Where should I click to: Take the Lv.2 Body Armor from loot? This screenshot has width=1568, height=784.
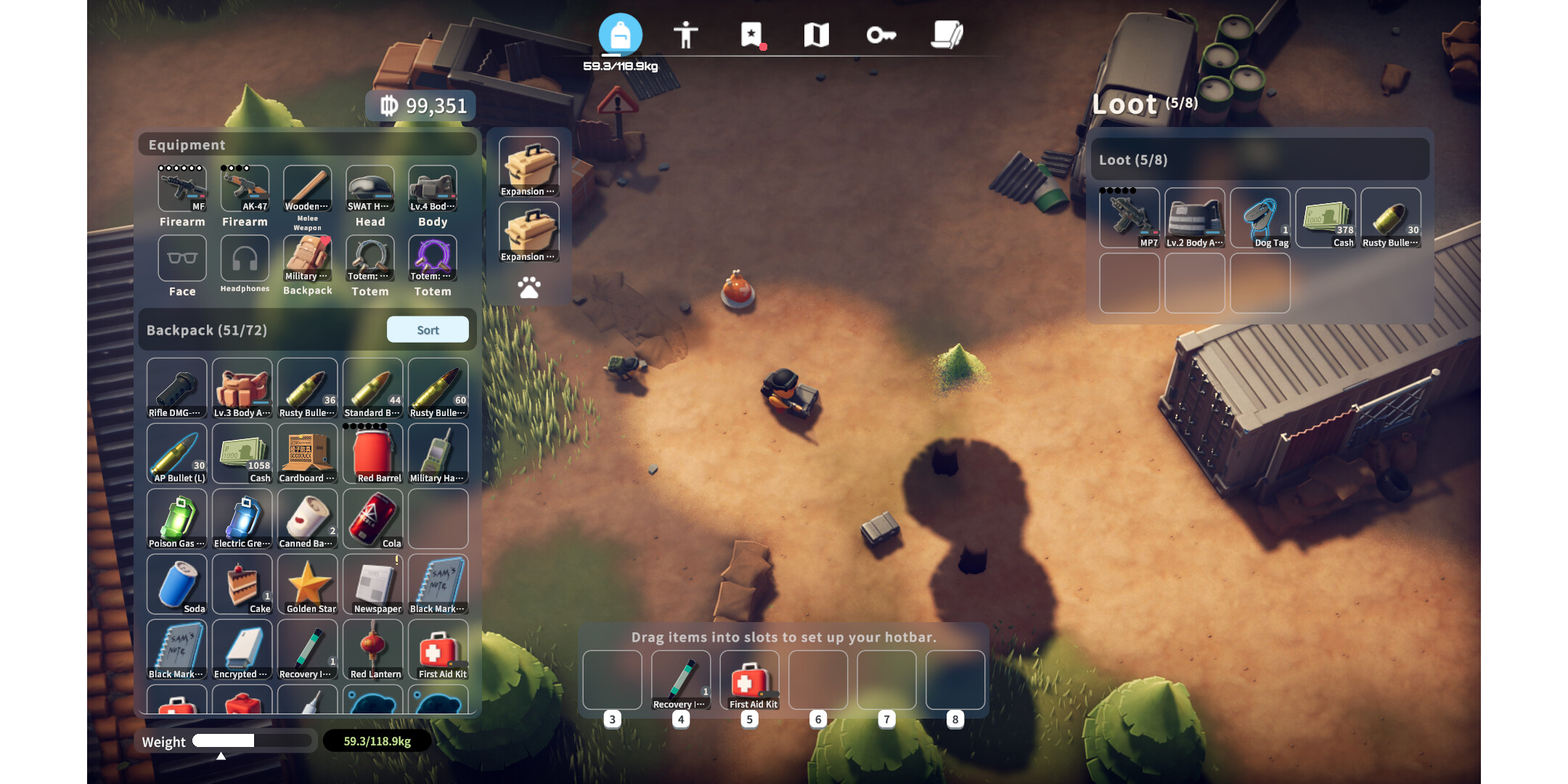coord(1195,218)
